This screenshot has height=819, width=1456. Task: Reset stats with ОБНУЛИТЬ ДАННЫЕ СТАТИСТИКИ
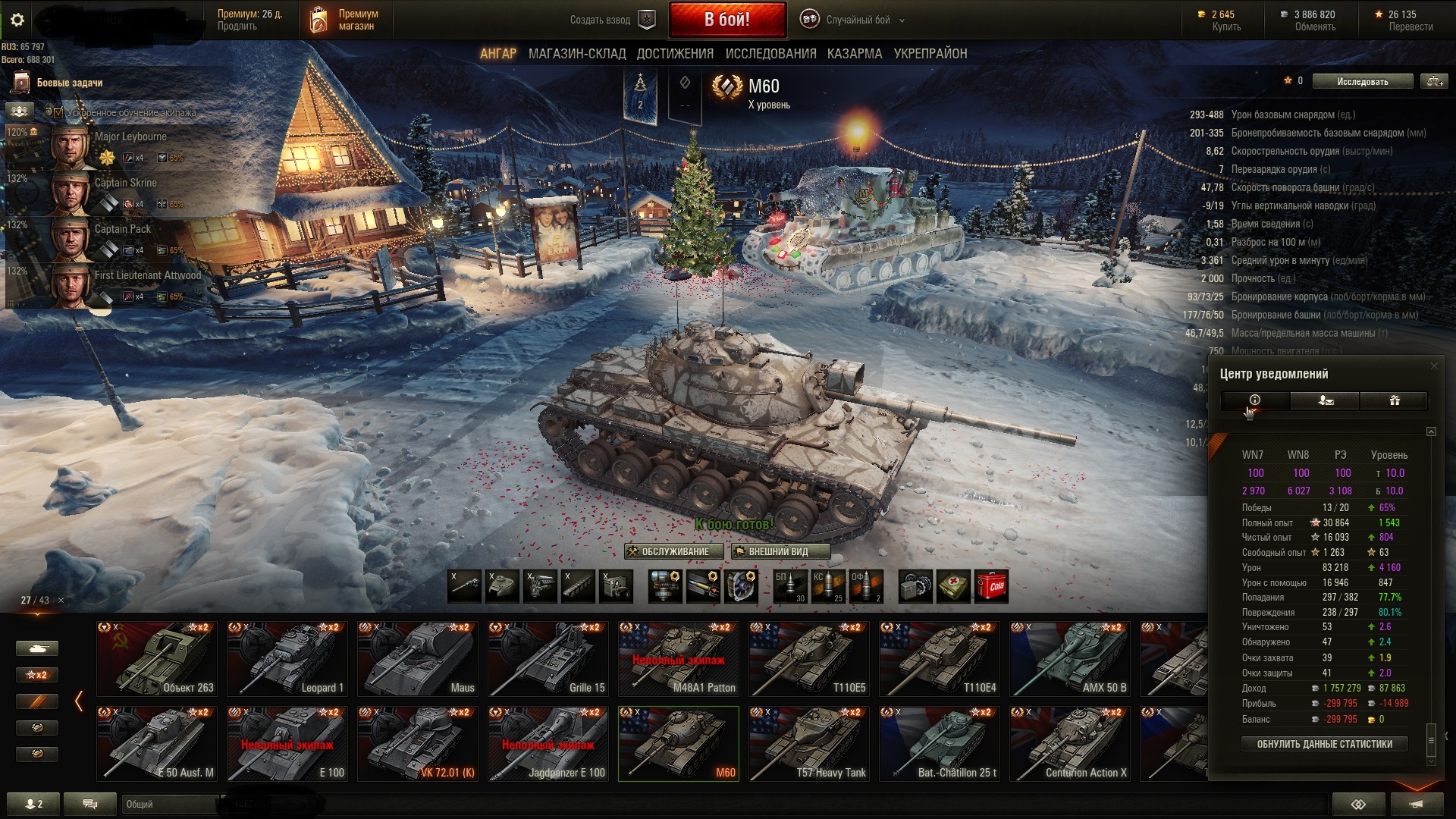coord(1324,744)
